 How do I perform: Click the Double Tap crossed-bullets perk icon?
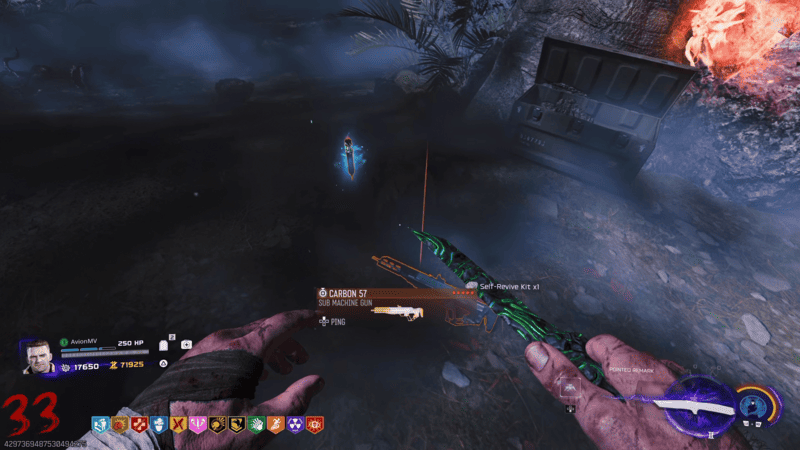pyautogui.click(x=179, y=425)
